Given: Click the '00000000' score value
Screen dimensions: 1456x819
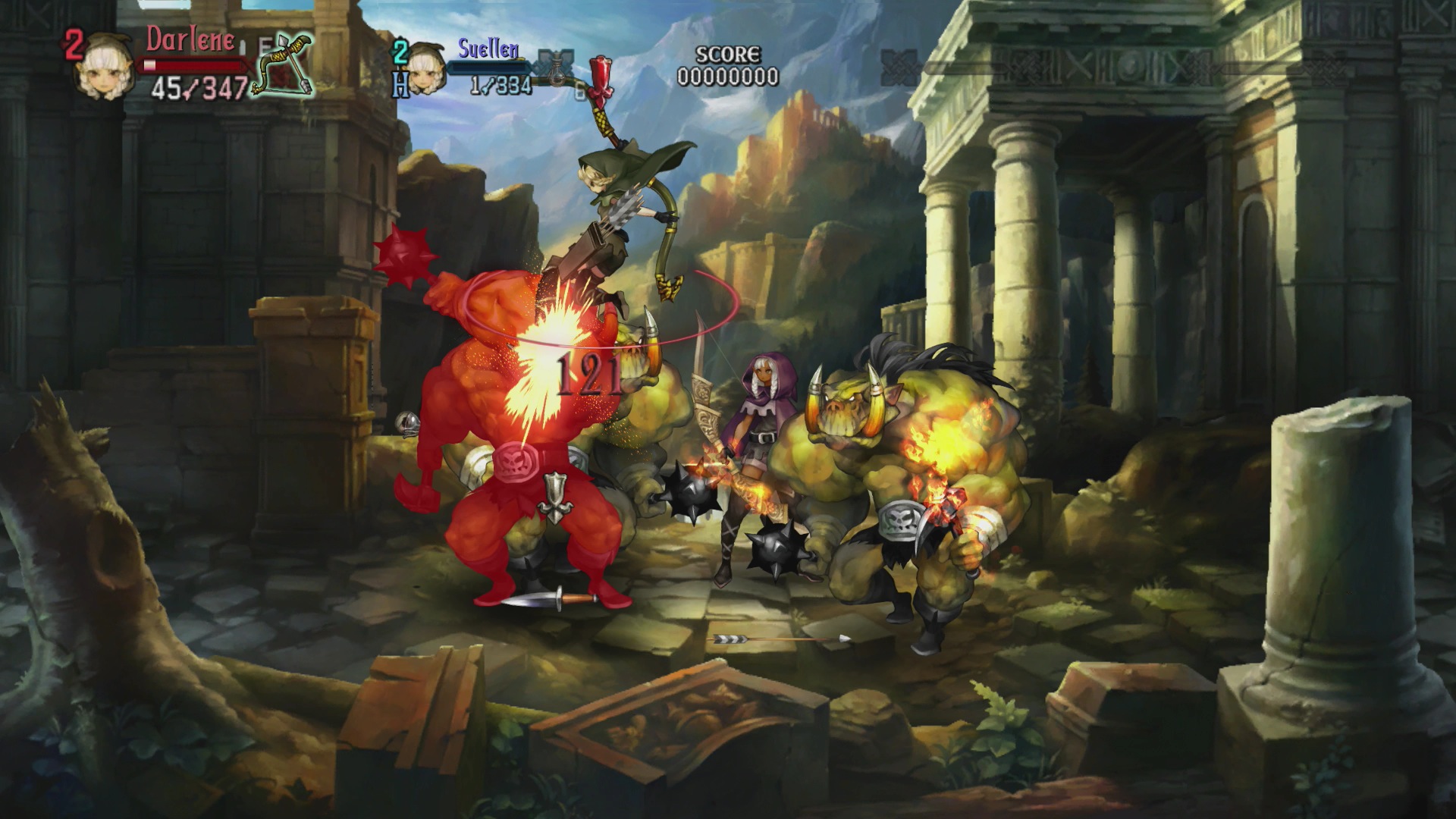Looking at the screenshot, I should [x=730, y=75].
